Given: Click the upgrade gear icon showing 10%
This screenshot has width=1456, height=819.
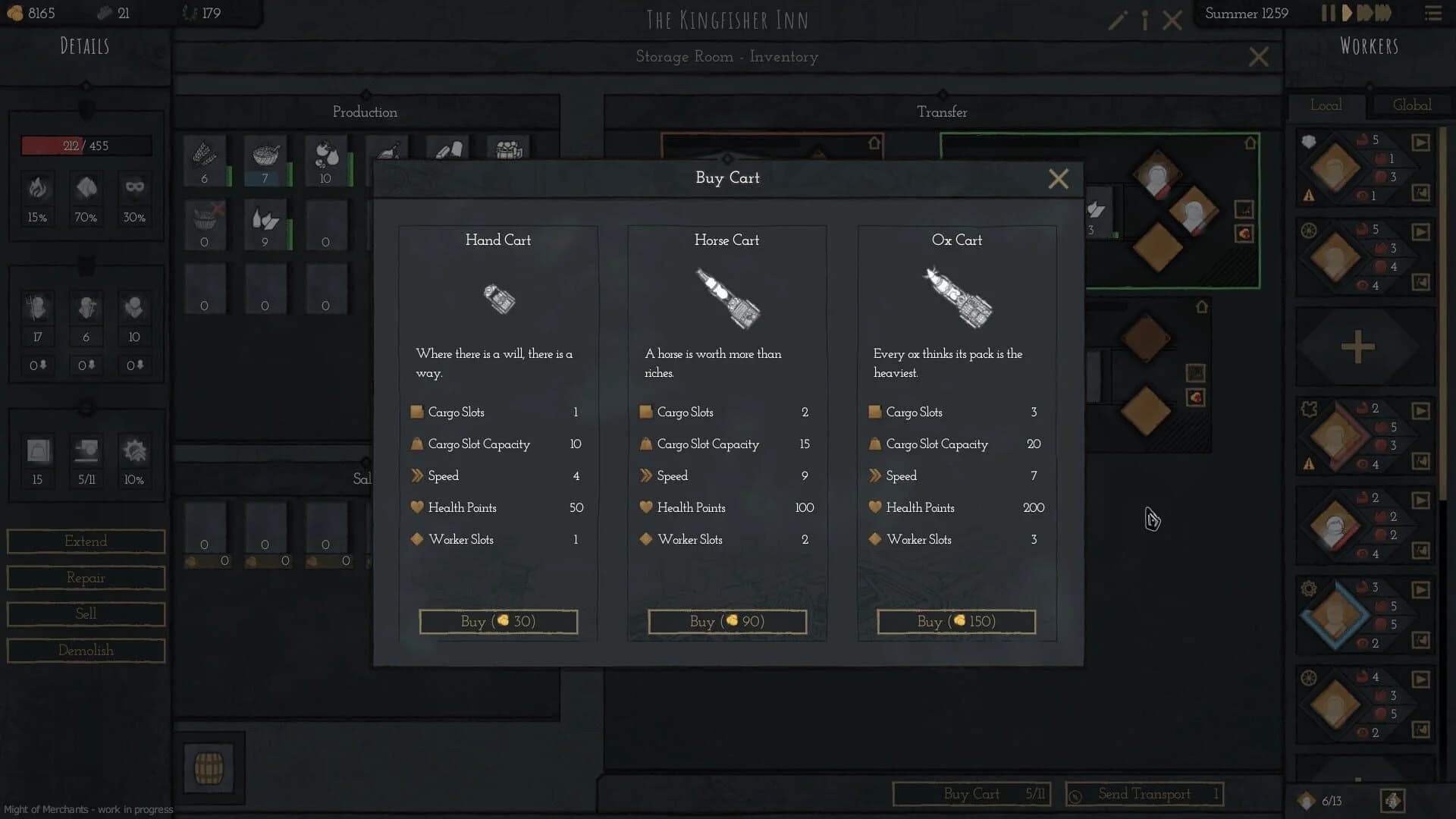Looking at the screenshot, I should tap(134, 458).
